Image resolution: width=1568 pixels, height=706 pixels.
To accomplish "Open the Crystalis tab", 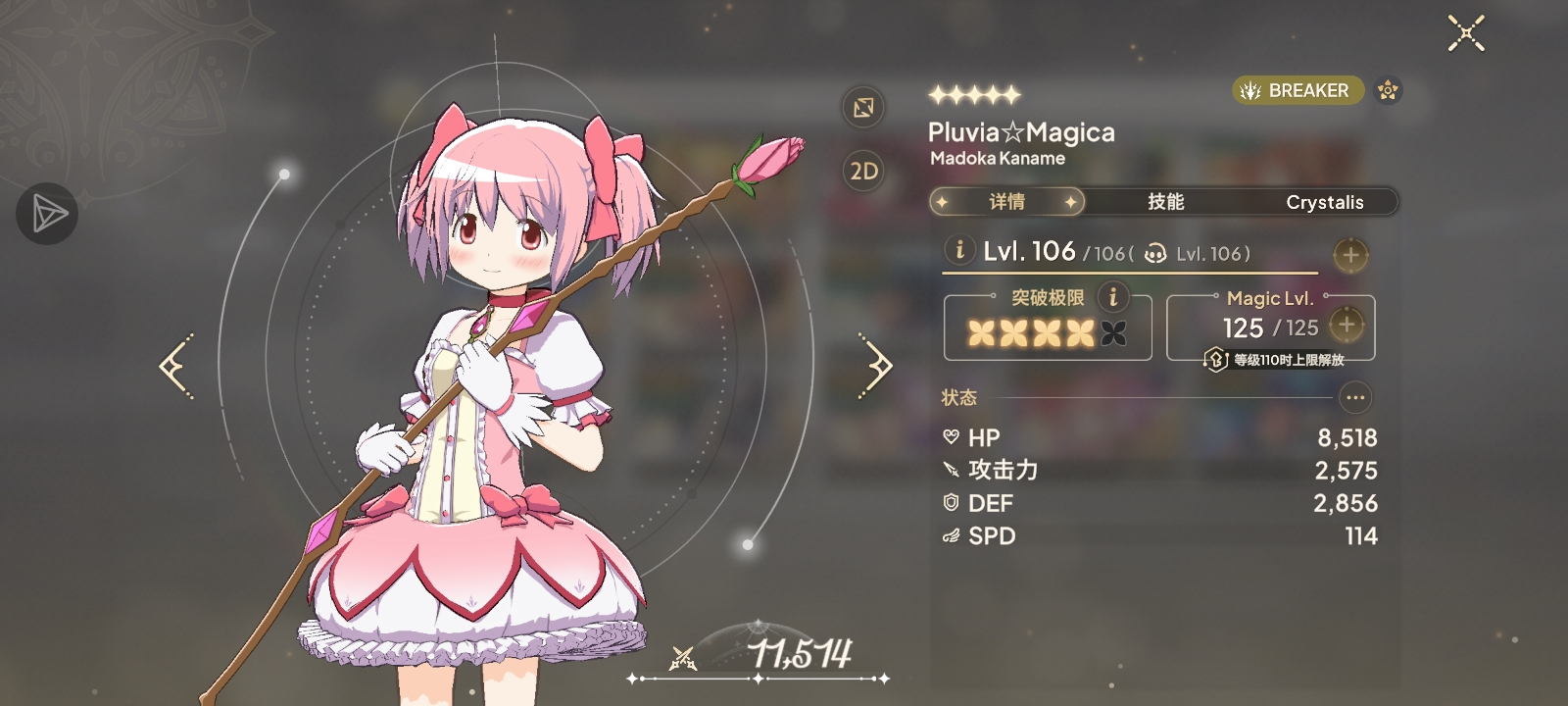I will (x=1324, y=202).
